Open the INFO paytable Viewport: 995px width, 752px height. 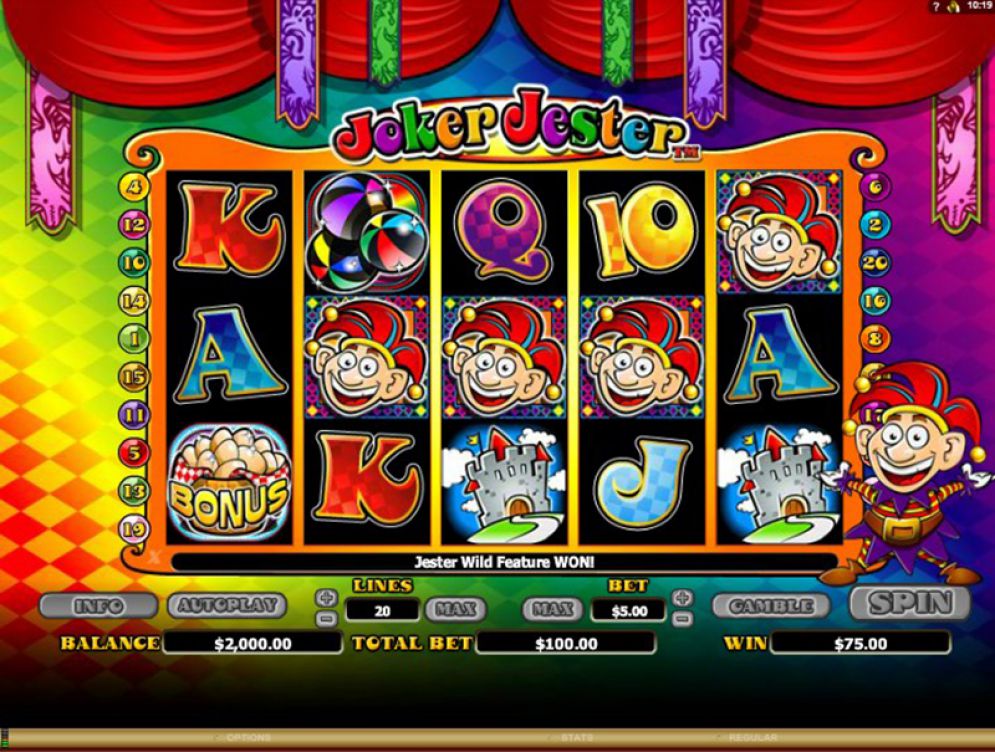tap(98, 606)
